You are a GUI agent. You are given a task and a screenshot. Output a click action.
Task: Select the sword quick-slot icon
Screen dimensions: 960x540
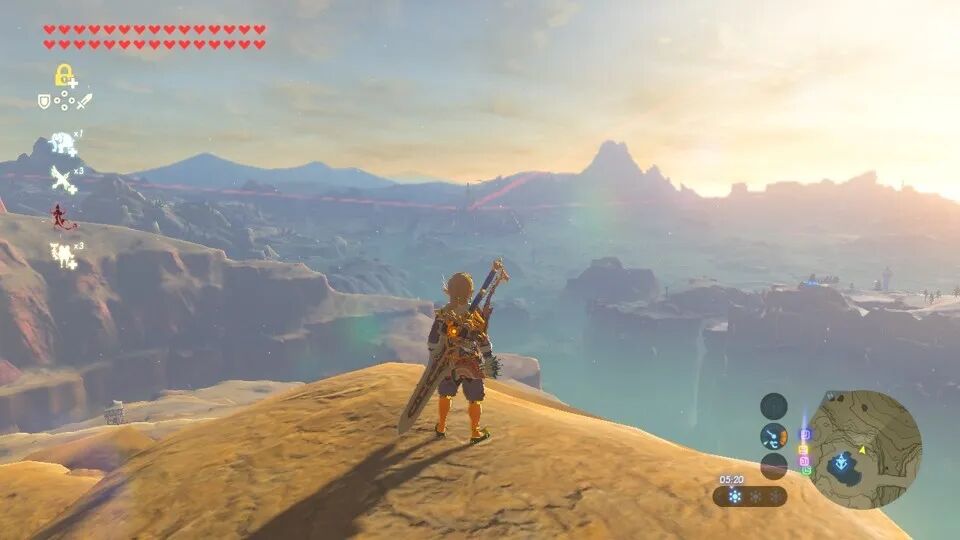tap(84, 101)
